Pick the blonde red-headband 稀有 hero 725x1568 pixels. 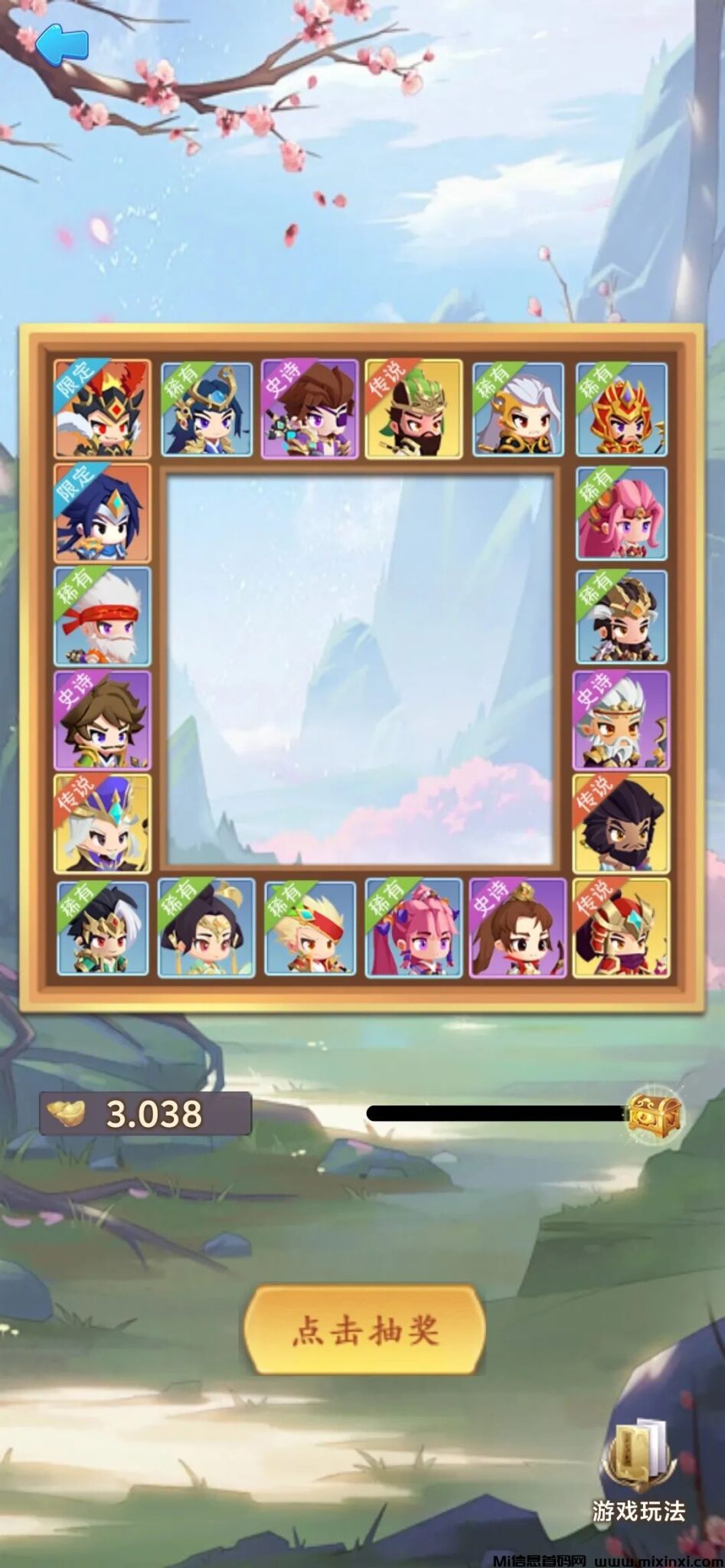(310, 928)
